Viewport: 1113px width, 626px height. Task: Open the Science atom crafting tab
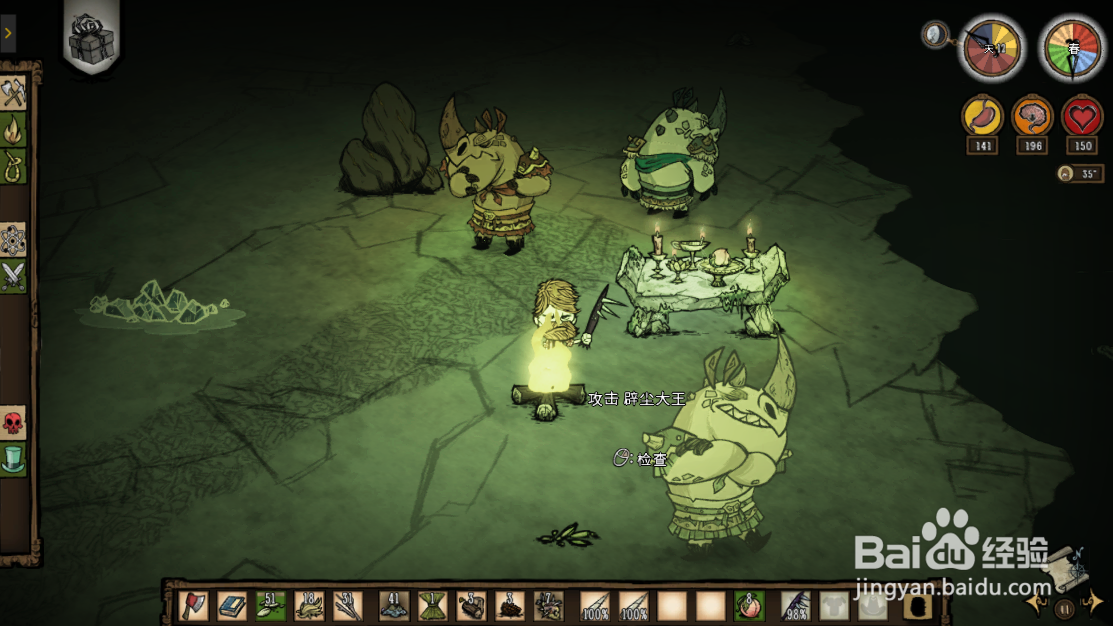point(13,240)
